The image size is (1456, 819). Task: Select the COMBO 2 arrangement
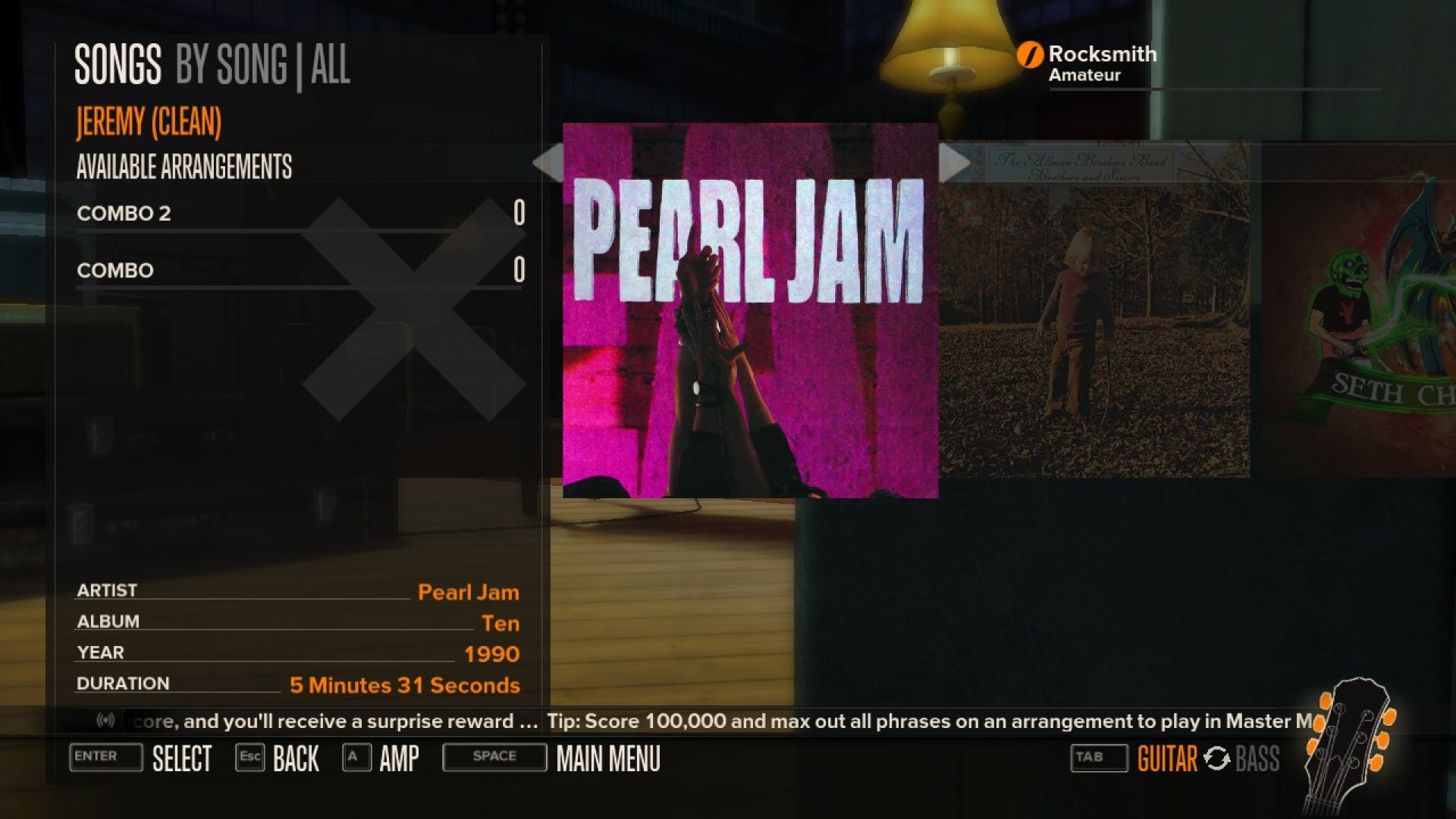pyautogui.click(x=124, y=214)
